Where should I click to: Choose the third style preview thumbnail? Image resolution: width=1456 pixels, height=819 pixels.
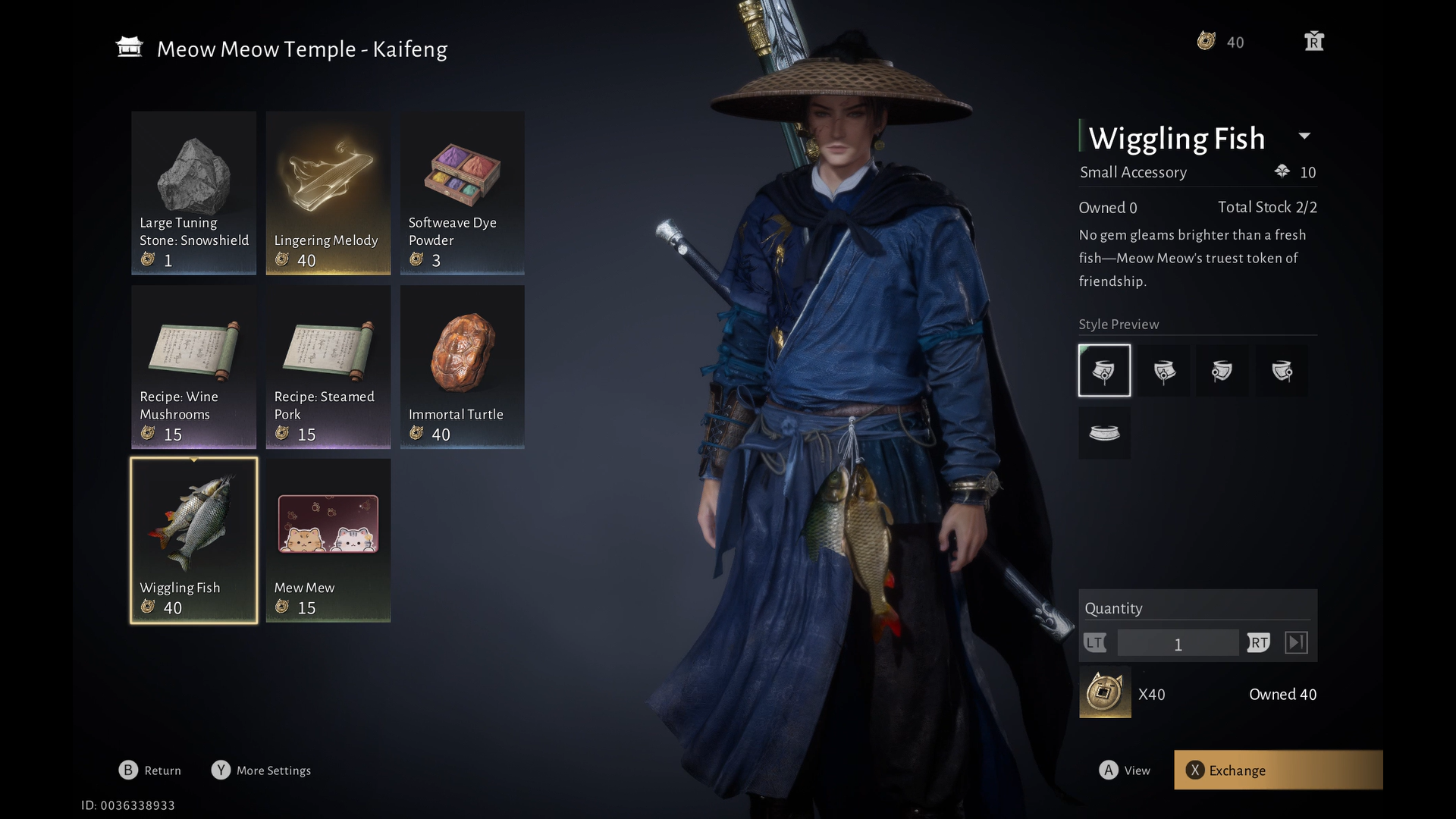(1222, 371)
